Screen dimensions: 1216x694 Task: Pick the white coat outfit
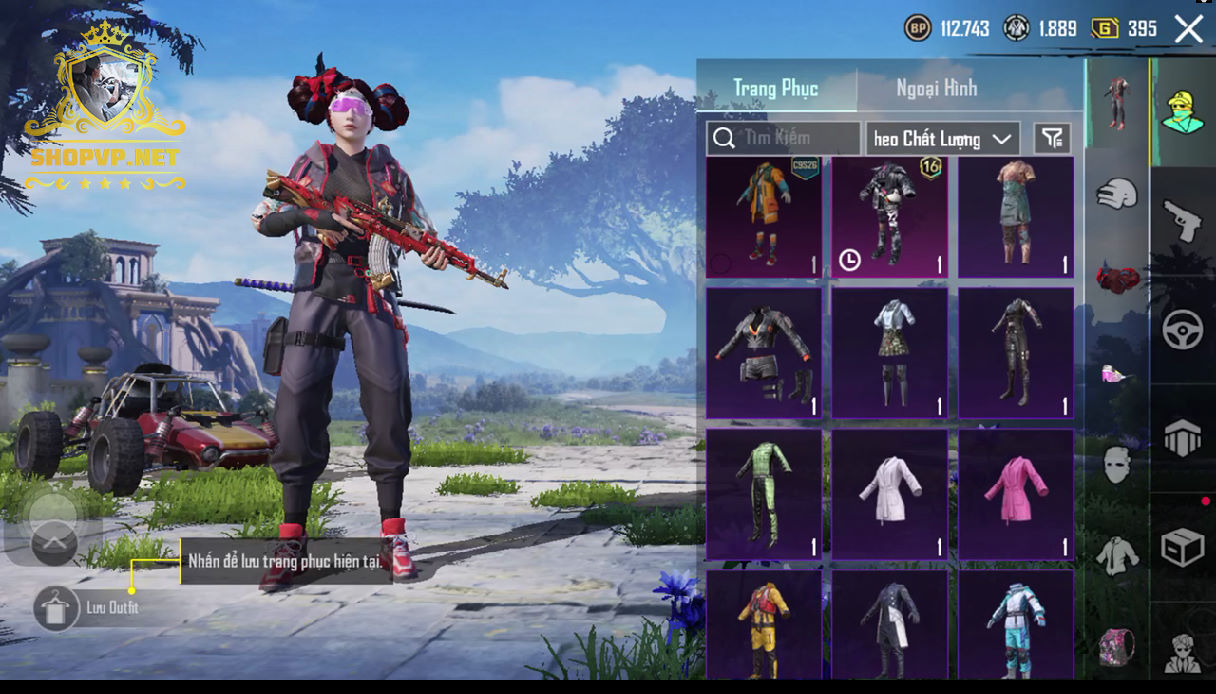[890, 494]
